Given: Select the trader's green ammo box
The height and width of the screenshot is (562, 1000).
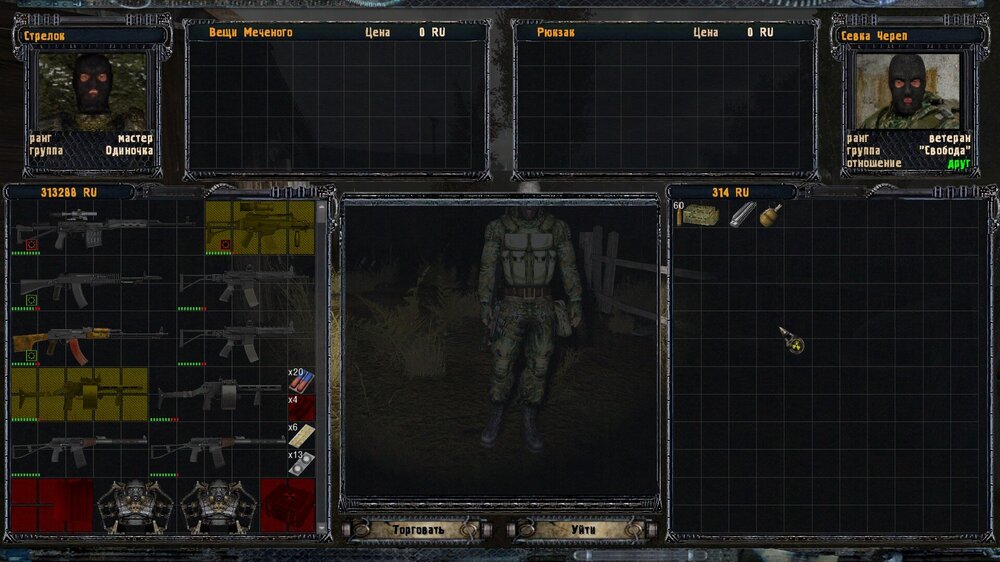Looking at the screenshot, I should (x=698, y=215).
